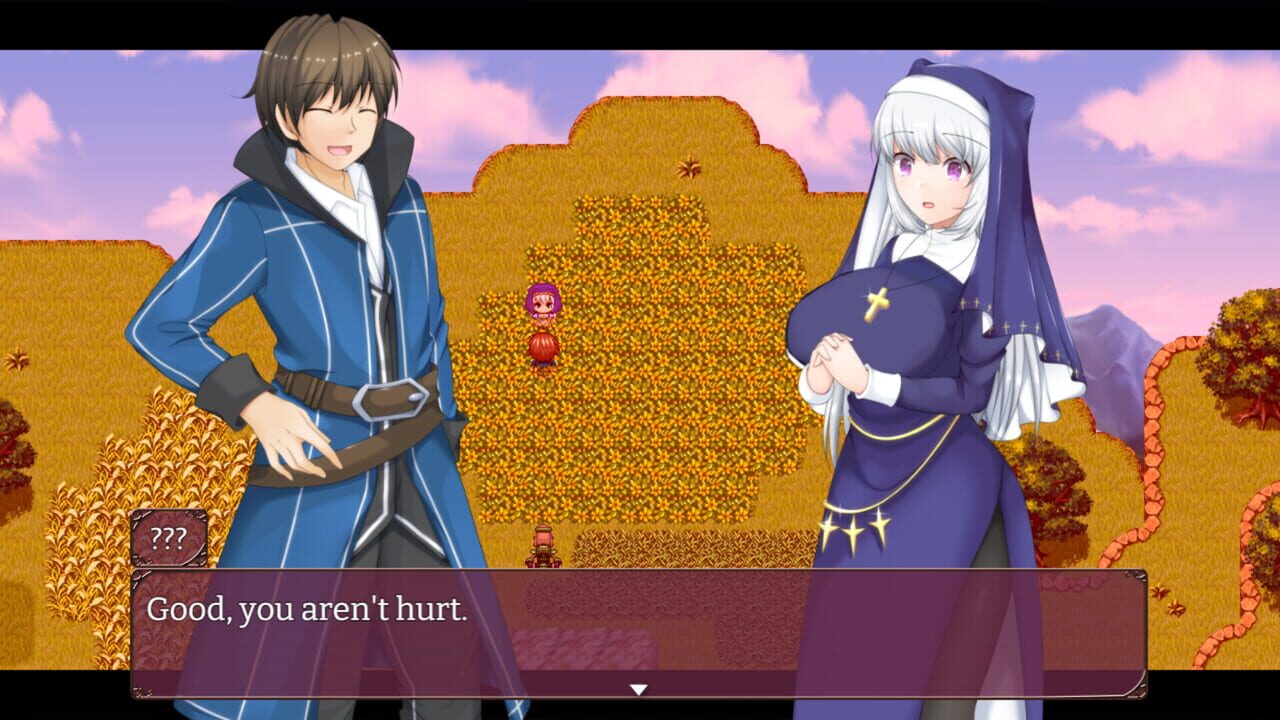This screenshot has height=720, width=1280.
Task: Click the dialogue message box to continue
Action: 640,630
